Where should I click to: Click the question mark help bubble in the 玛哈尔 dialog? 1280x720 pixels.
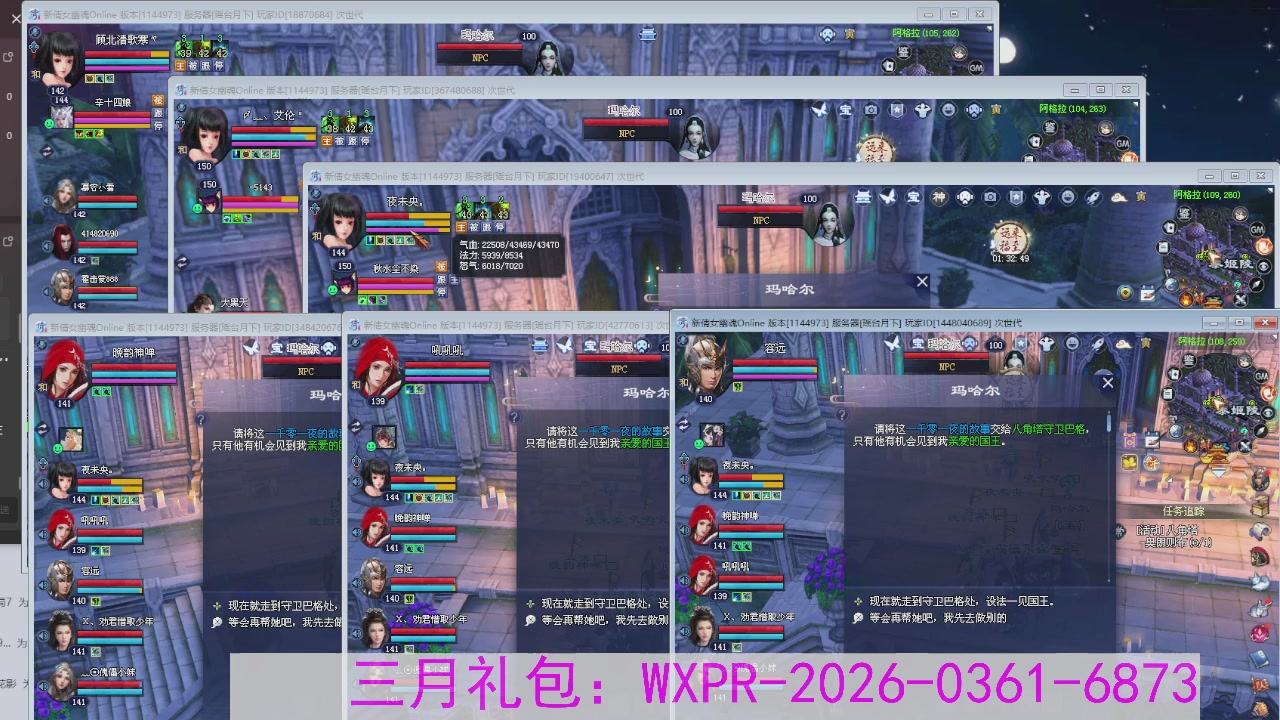pyautogui.click(x=843, y=415)
